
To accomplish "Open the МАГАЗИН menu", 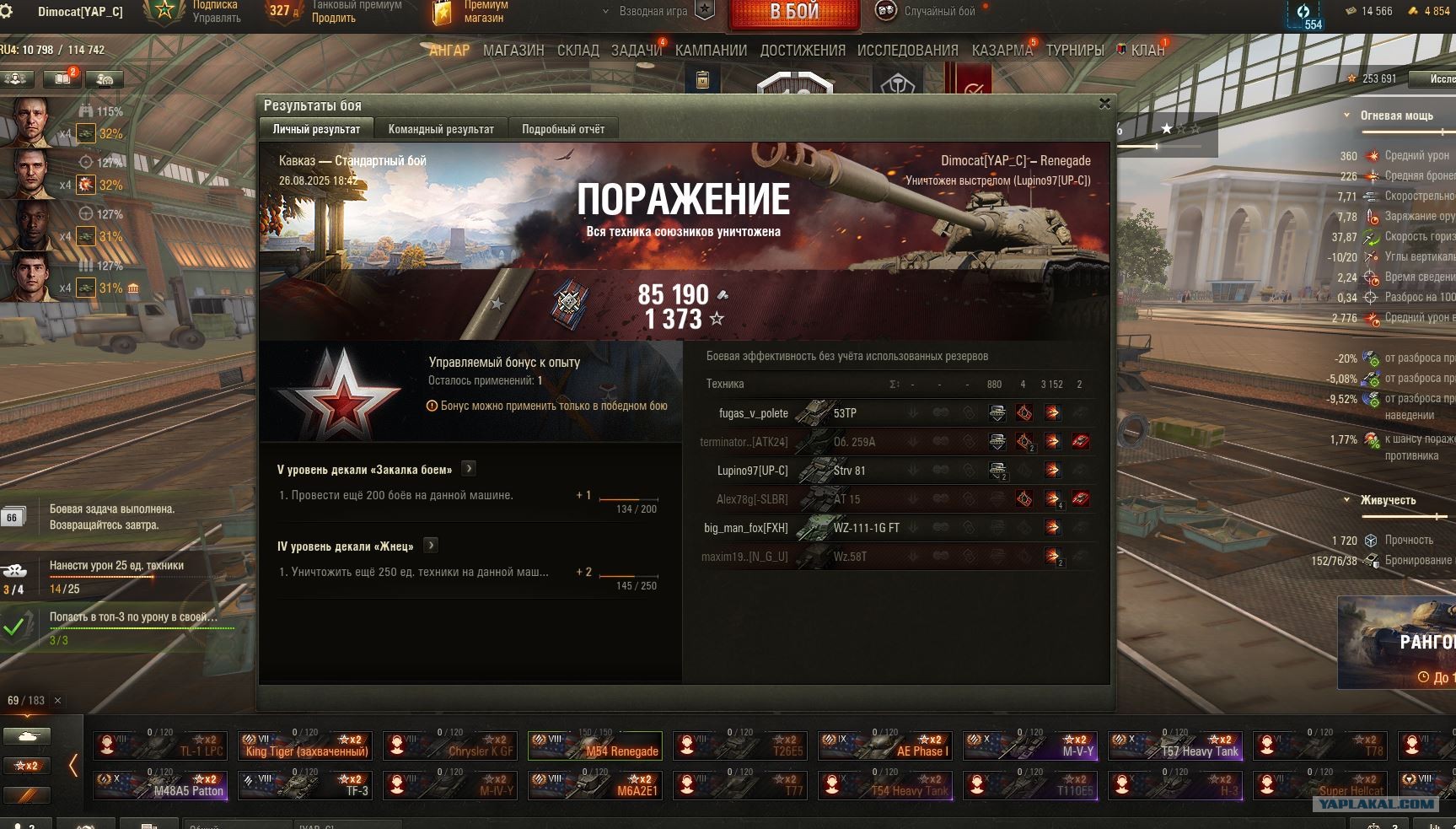I will [x=513, y=51].
